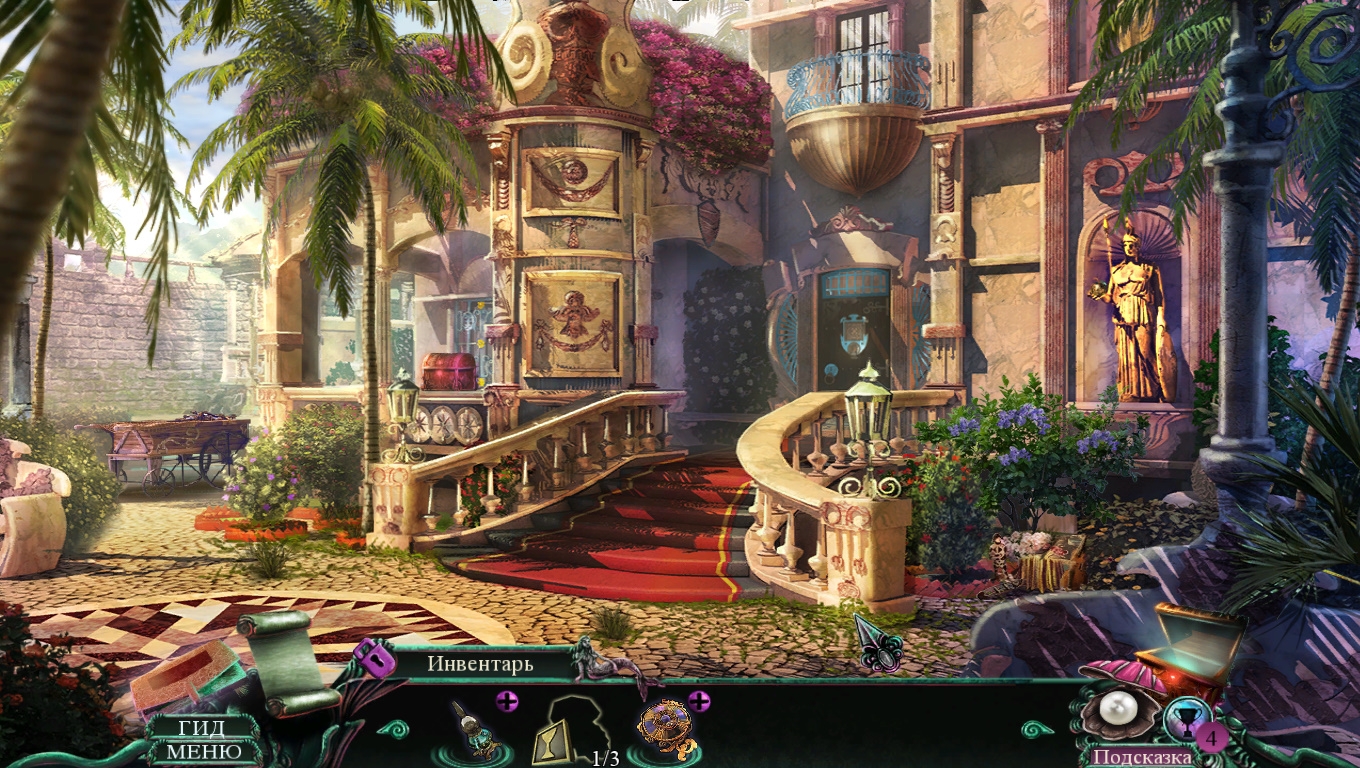Expand the ornate tool with its plus
The width and height of the screenshot is (1360, 768).
coord(507,701)
